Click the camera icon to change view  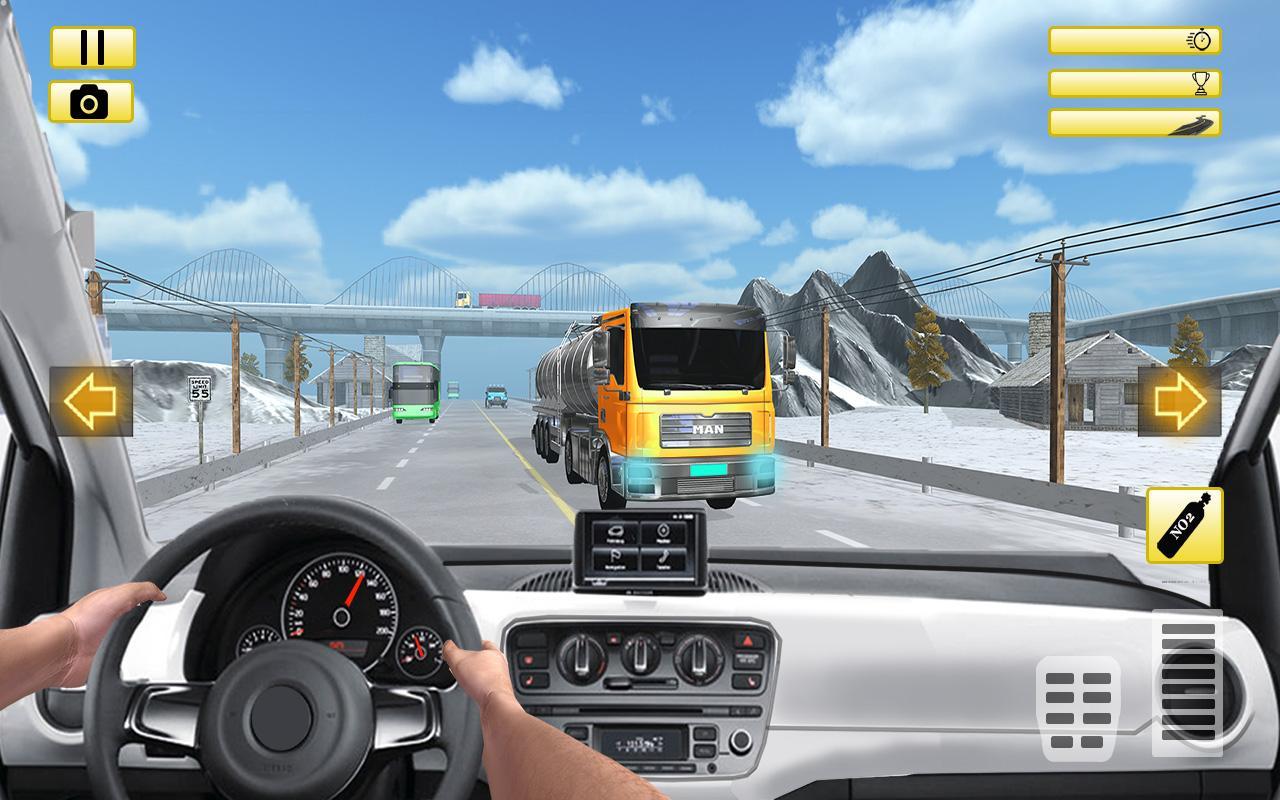coord(91,101)
